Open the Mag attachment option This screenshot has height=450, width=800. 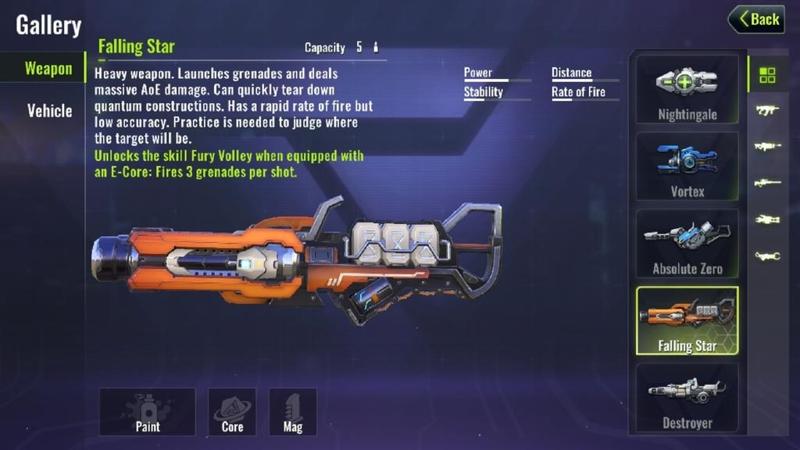click(x=293, y=412)
